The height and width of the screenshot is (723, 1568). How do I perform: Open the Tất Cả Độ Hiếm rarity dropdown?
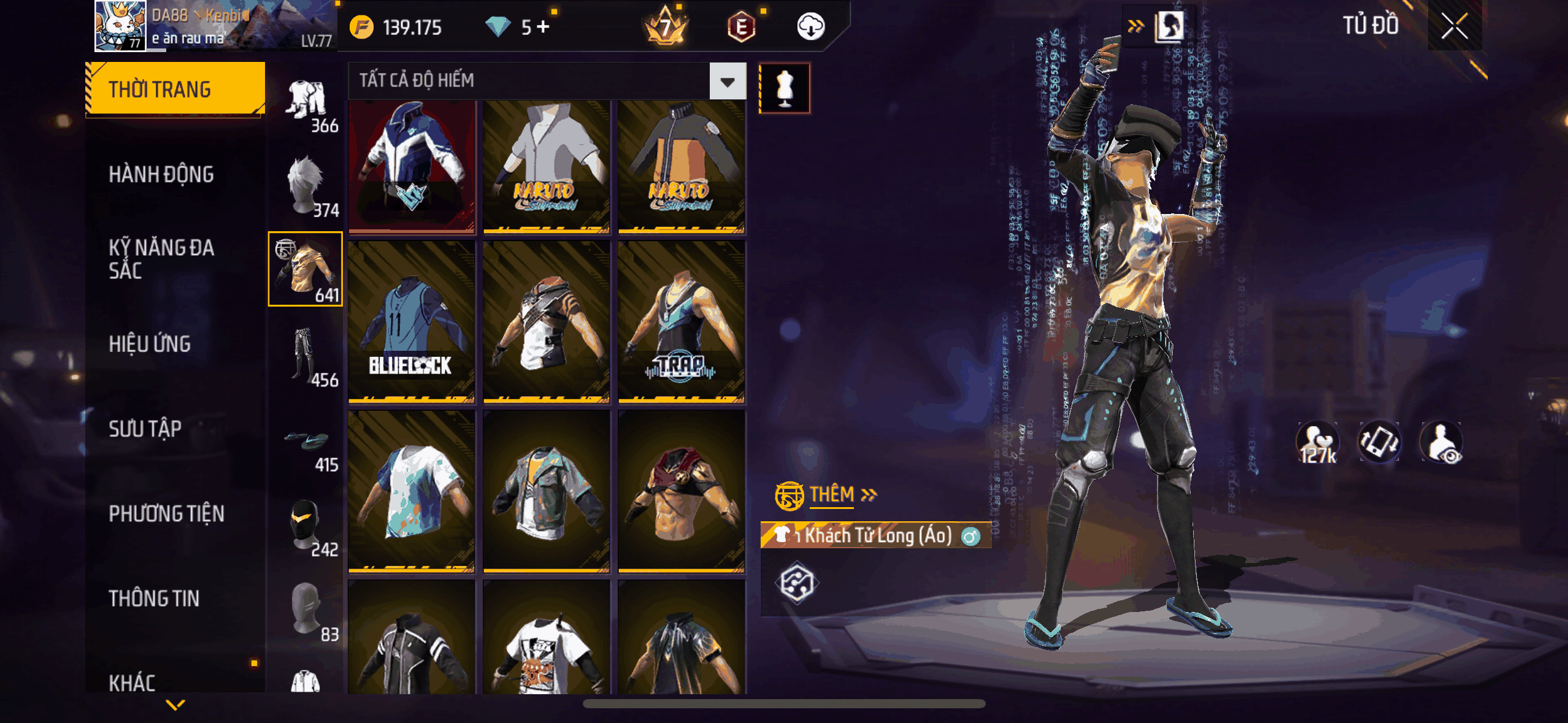728,81
